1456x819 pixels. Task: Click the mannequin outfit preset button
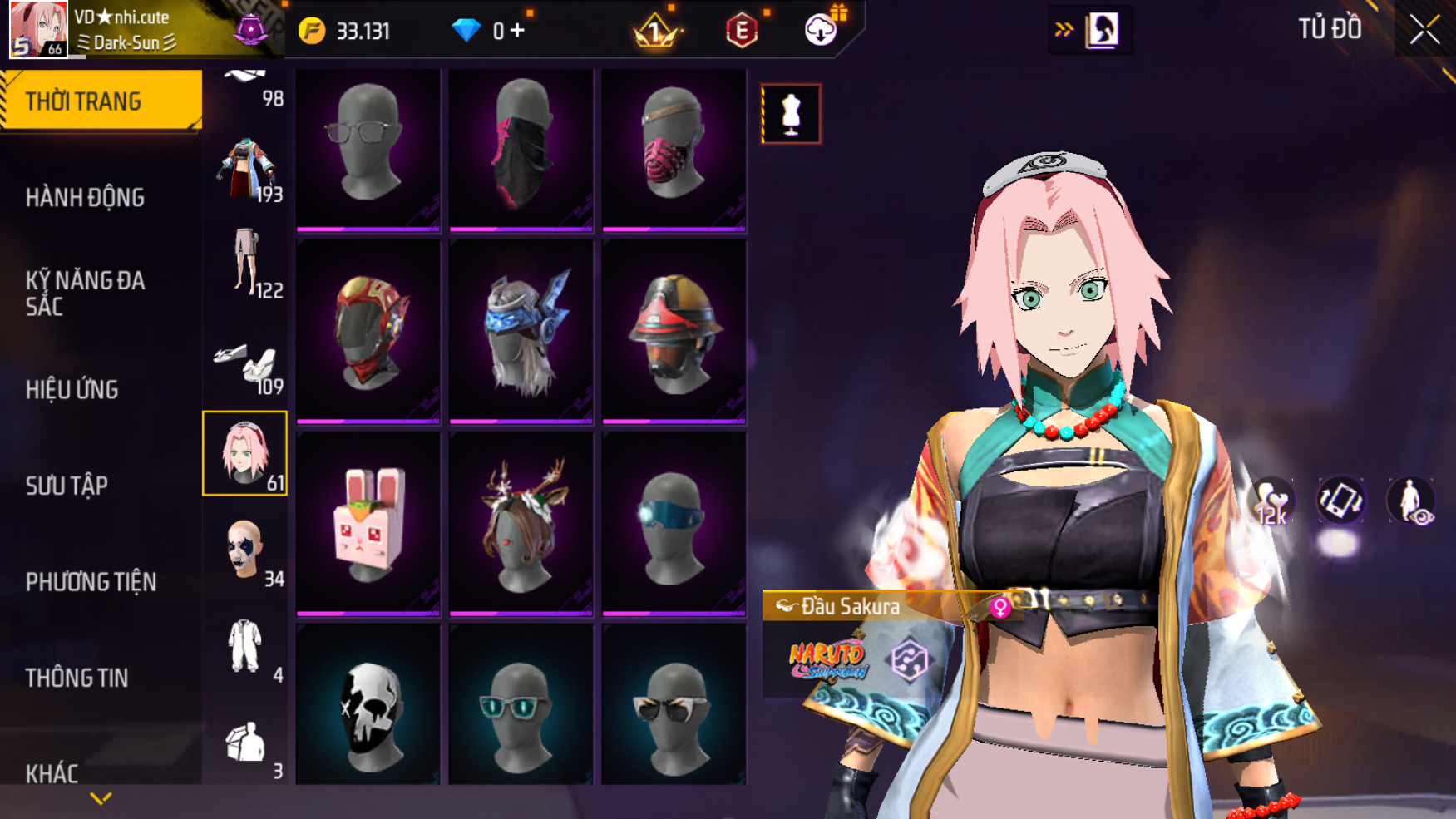point(791,114)
